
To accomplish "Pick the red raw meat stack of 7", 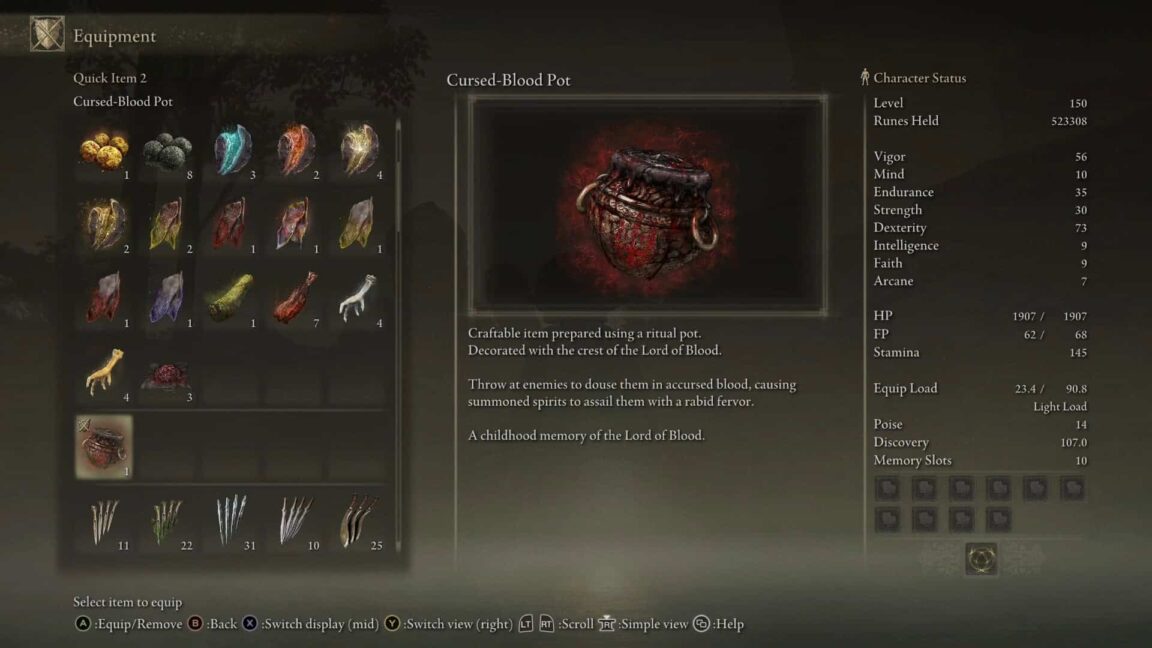I will point(295,299).
